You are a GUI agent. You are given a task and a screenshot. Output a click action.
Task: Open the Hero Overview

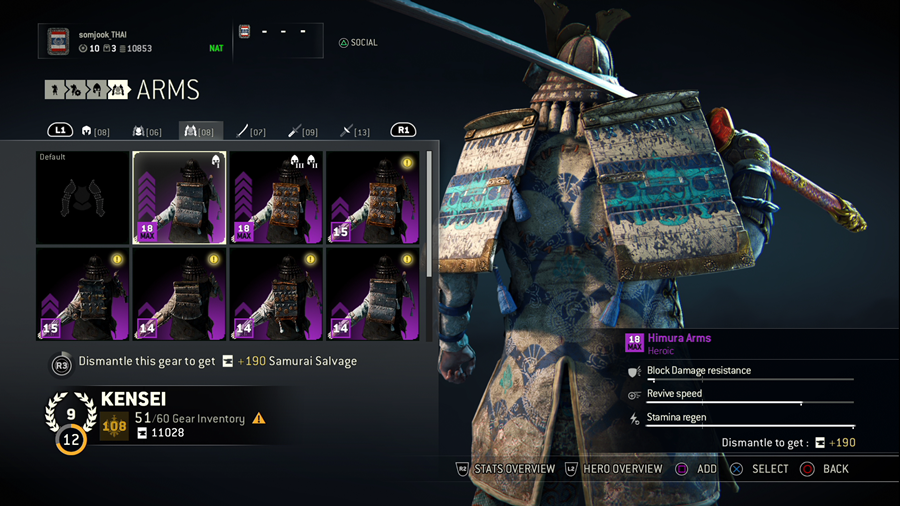tap(614, 469)
